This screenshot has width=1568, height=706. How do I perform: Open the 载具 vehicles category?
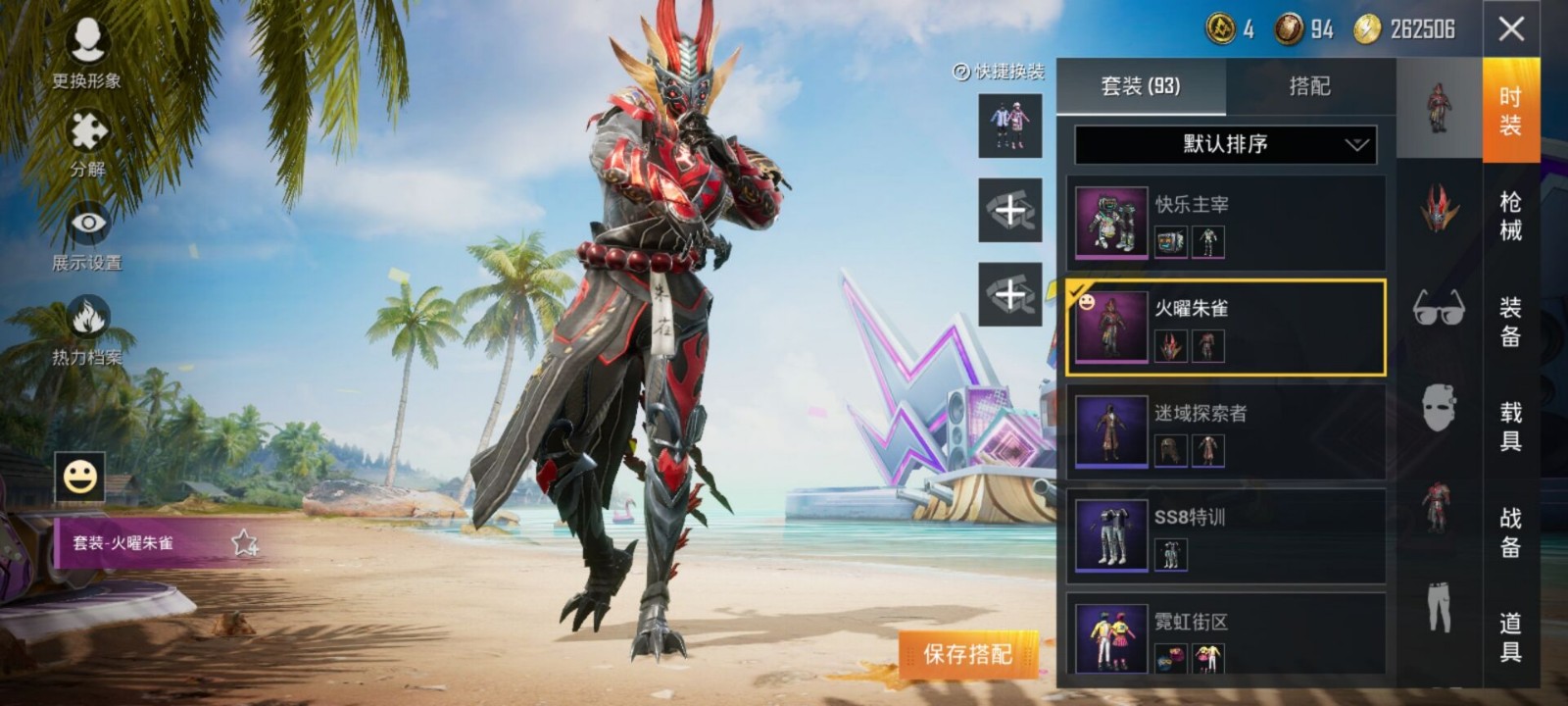tap(1510, 427)
